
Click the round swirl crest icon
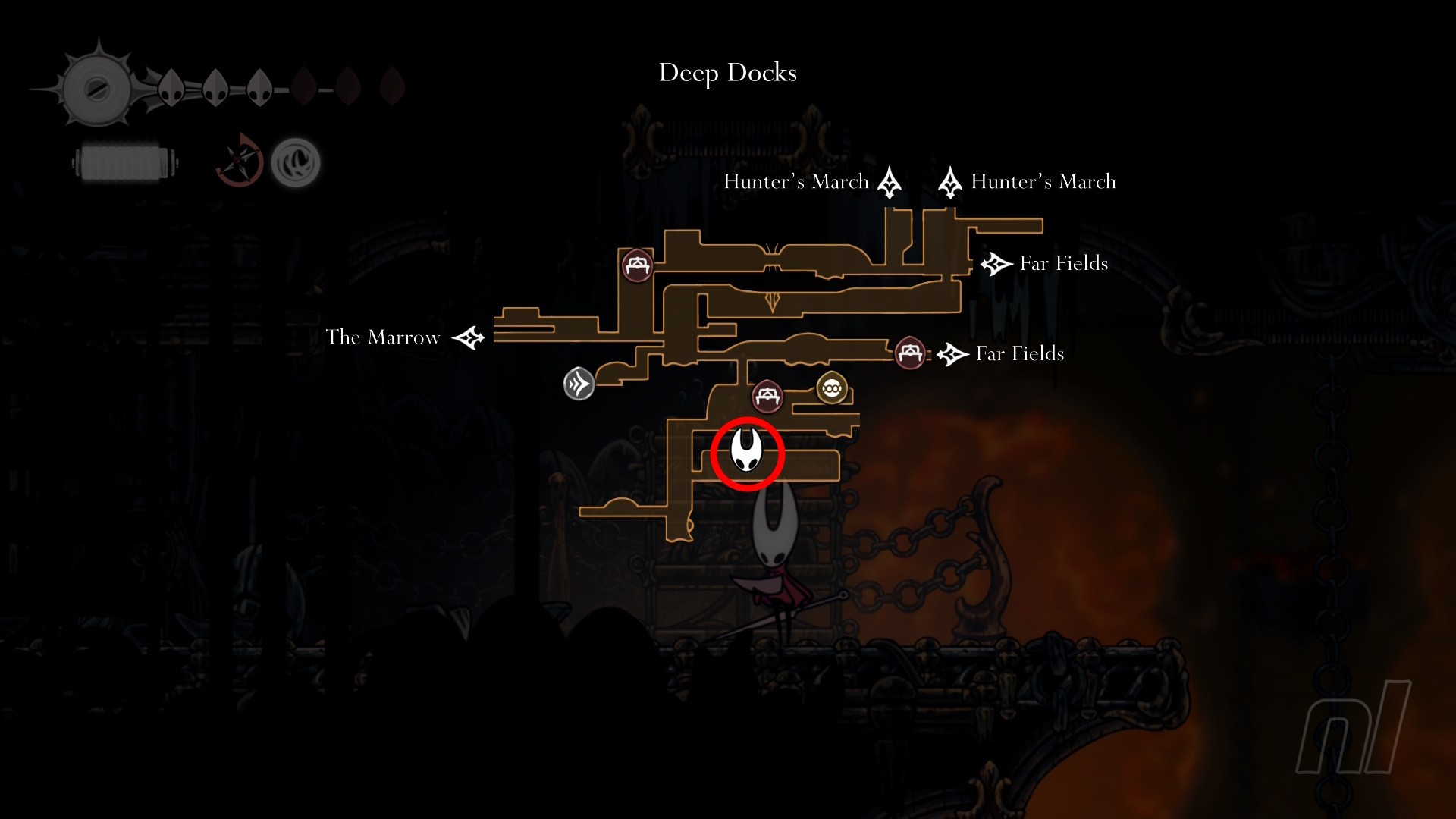click(x=296, y=162)
